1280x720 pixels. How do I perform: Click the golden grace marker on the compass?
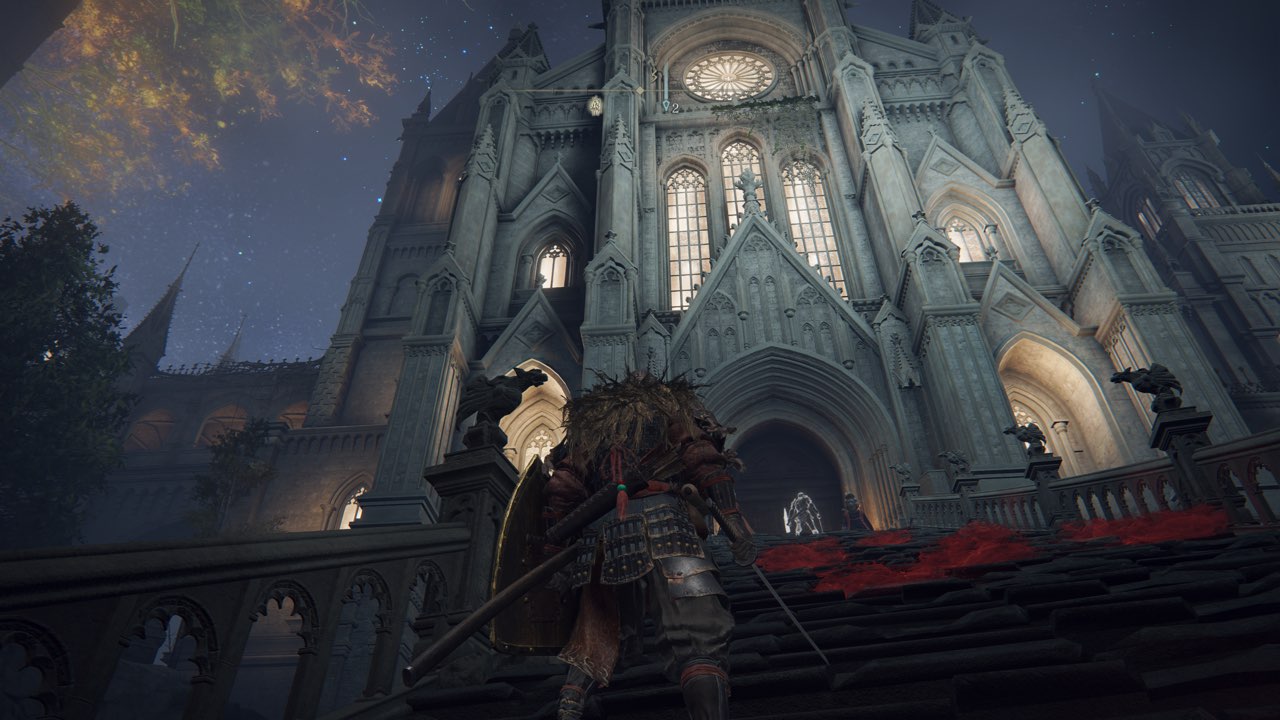(595, 105)
